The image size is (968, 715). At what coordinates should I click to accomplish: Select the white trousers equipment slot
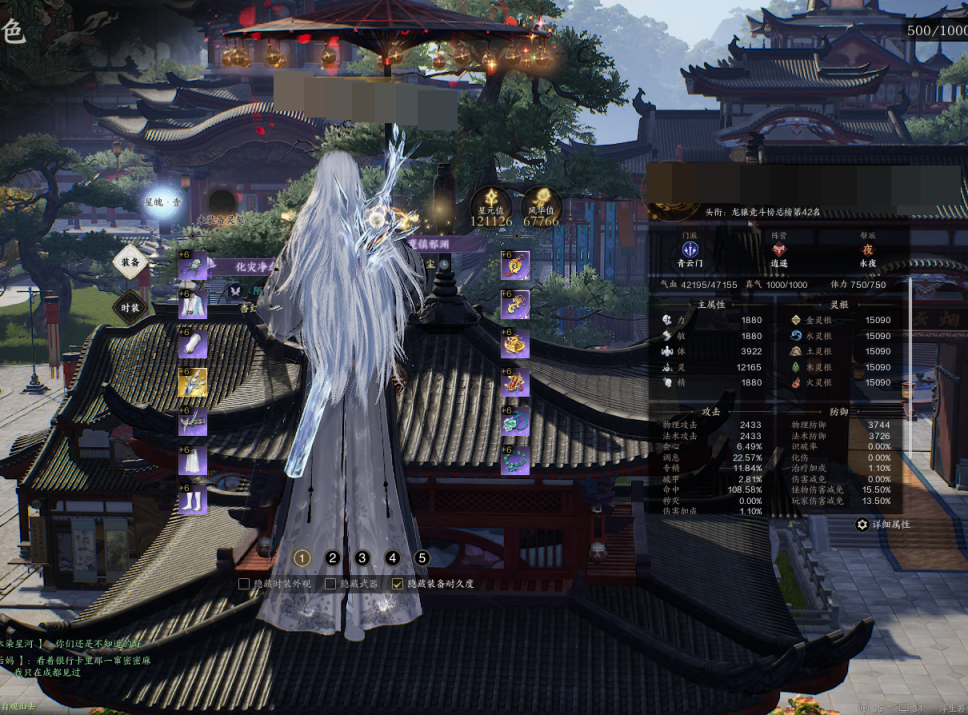[192, 460]
